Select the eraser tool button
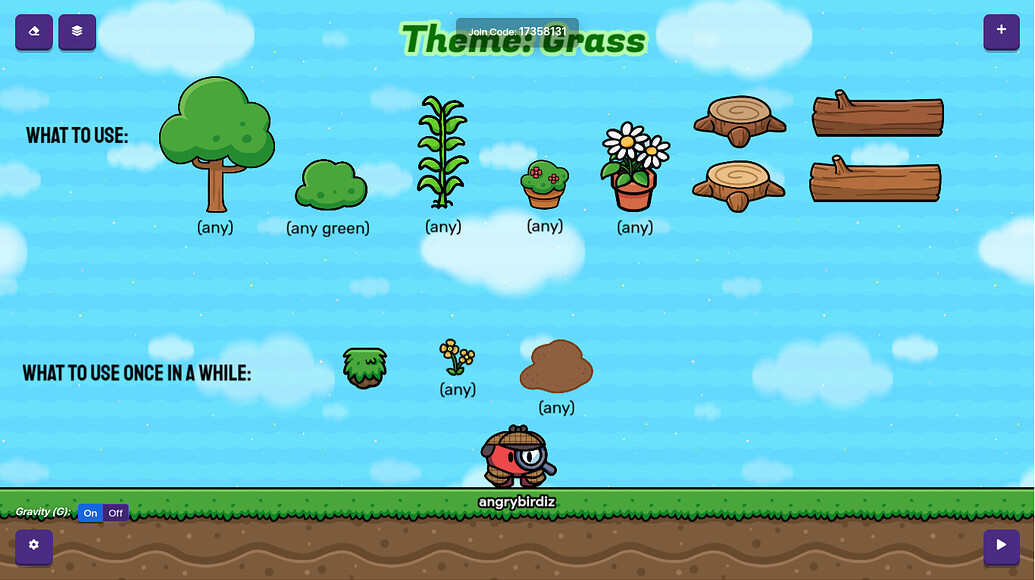Viewport: 1035px width, 580px height. coord(34,32)
